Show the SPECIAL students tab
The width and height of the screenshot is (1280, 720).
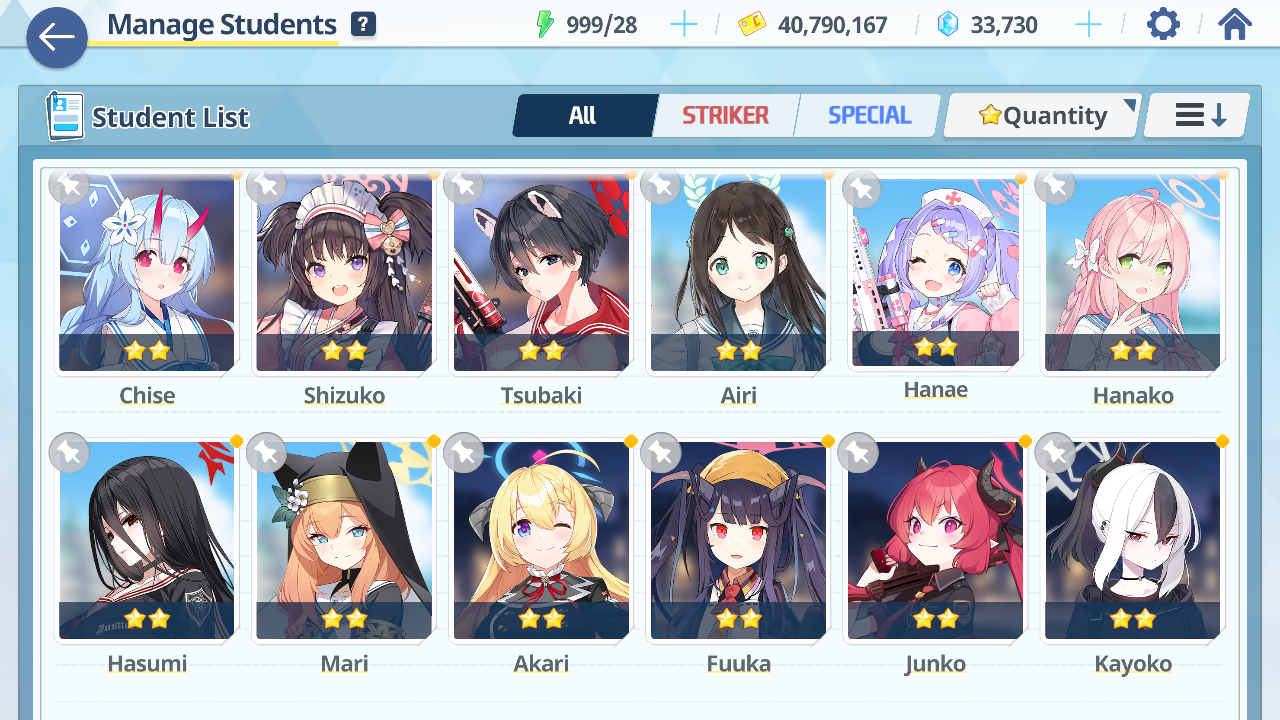point(869,116)
